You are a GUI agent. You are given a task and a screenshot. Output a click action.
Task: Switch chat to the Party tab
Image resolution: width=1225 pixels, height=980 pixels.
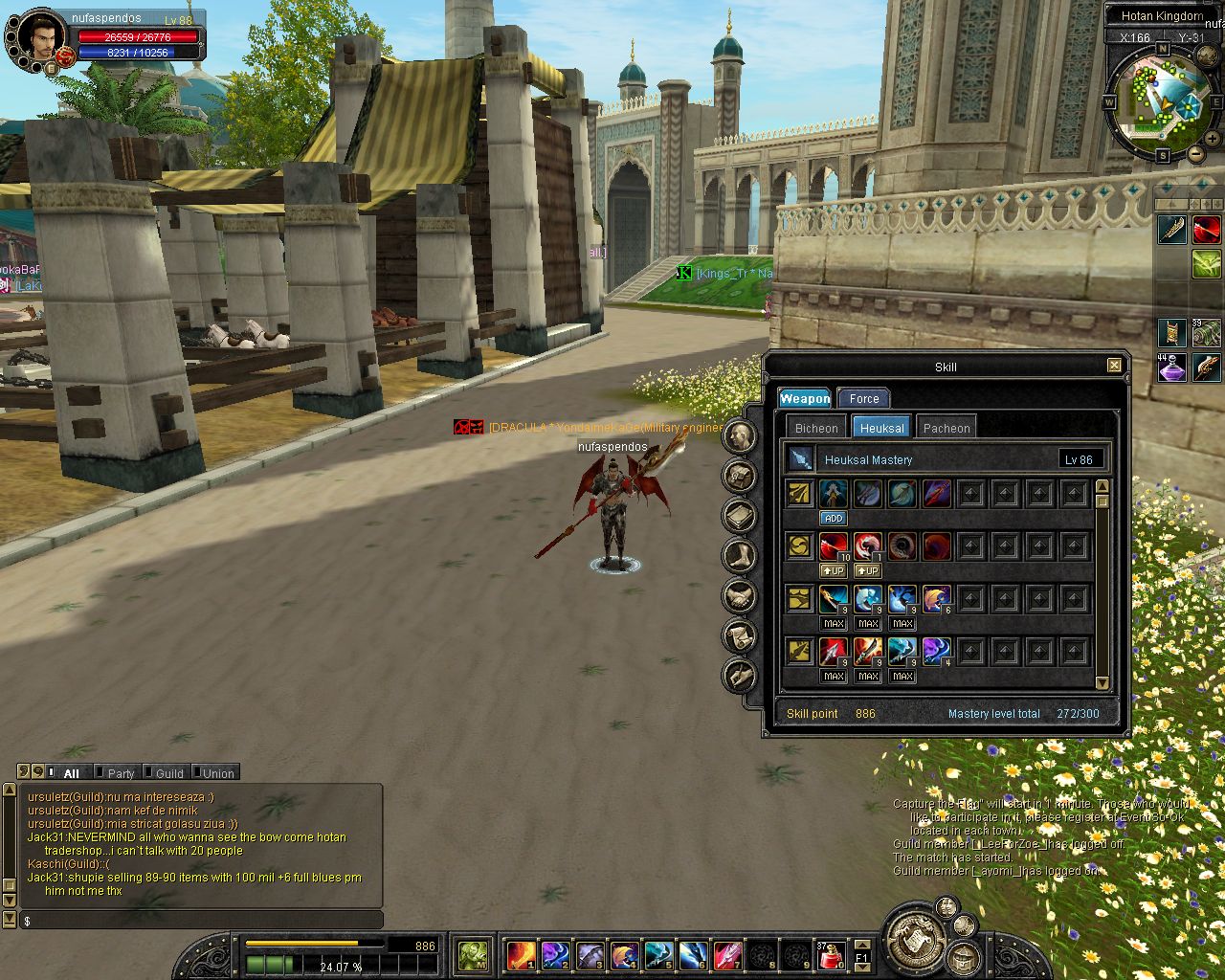121,773
